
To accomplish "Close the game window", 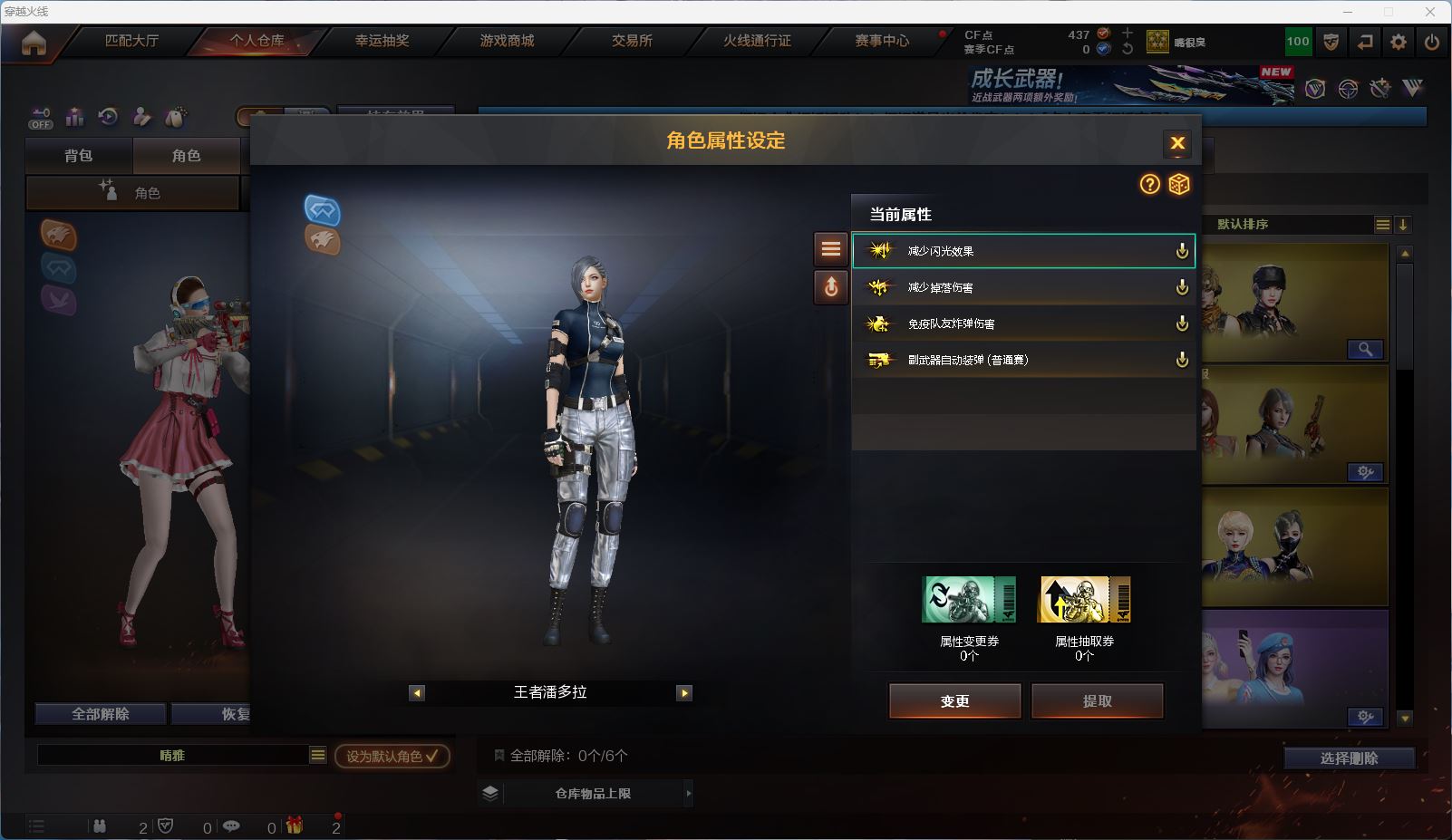I will point(1430,12).
